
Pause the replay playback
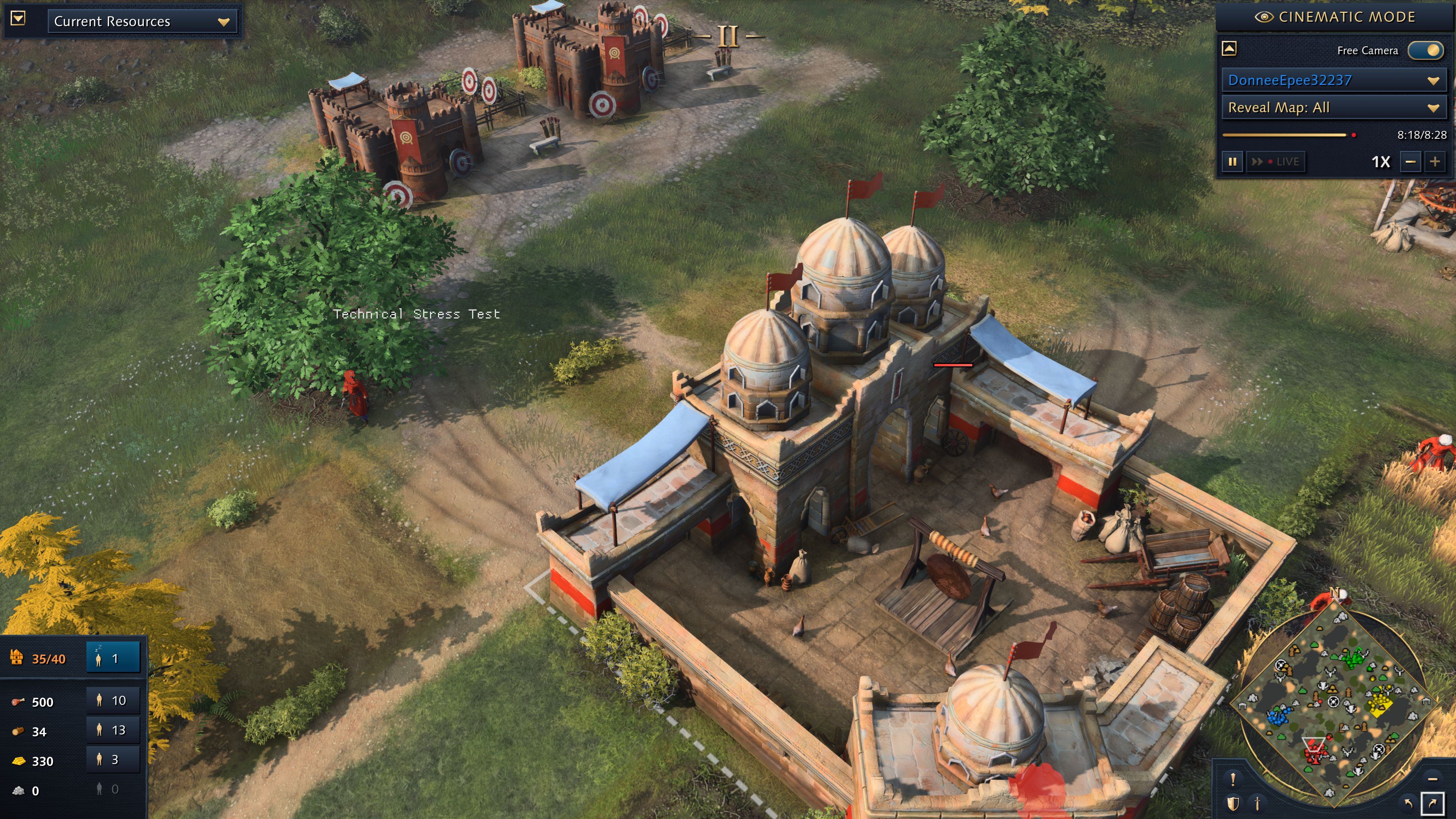click(x=1232, y=162)
